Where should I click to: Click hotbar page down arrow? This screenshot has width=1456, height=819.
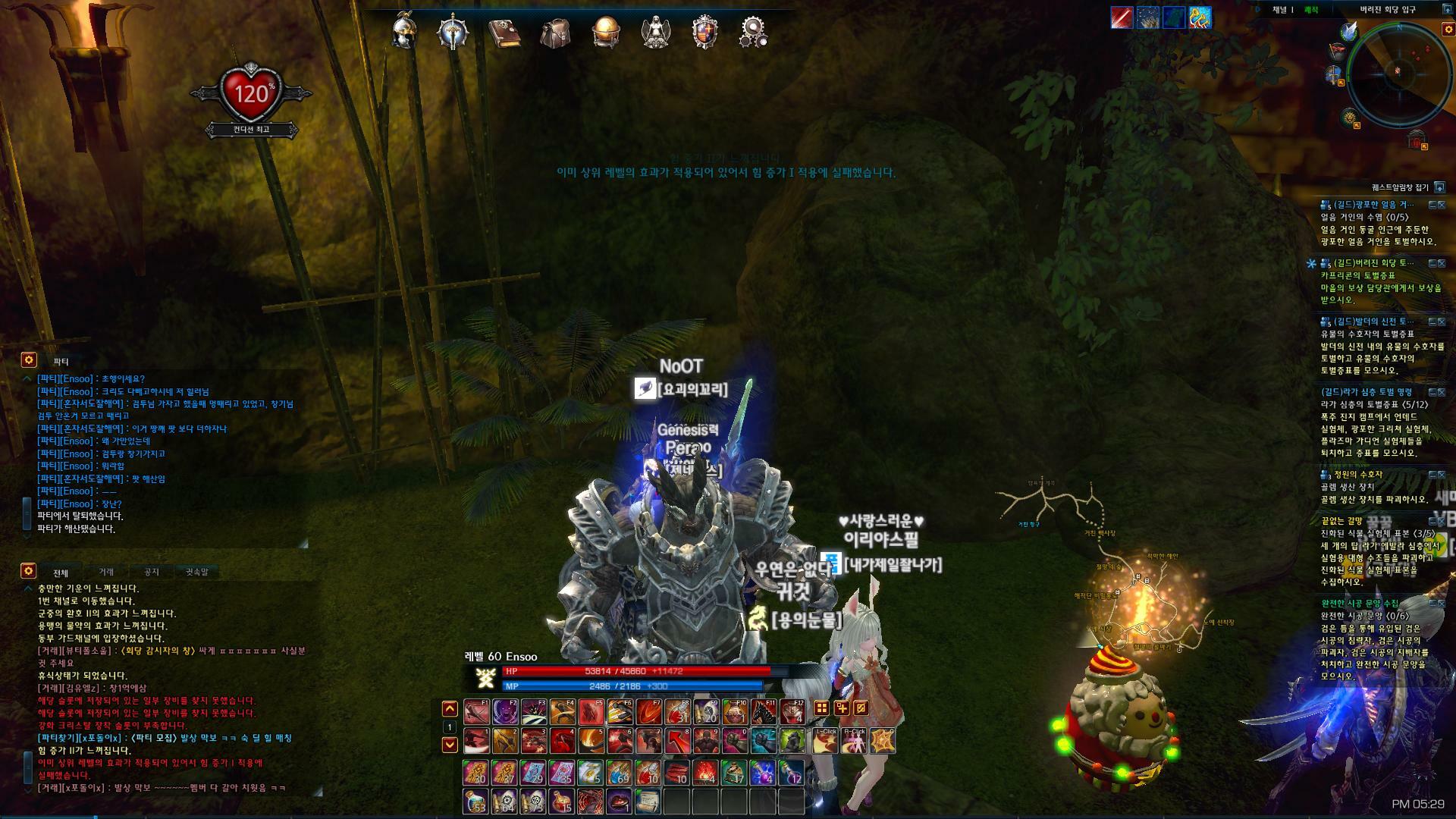tap(450, 744)
